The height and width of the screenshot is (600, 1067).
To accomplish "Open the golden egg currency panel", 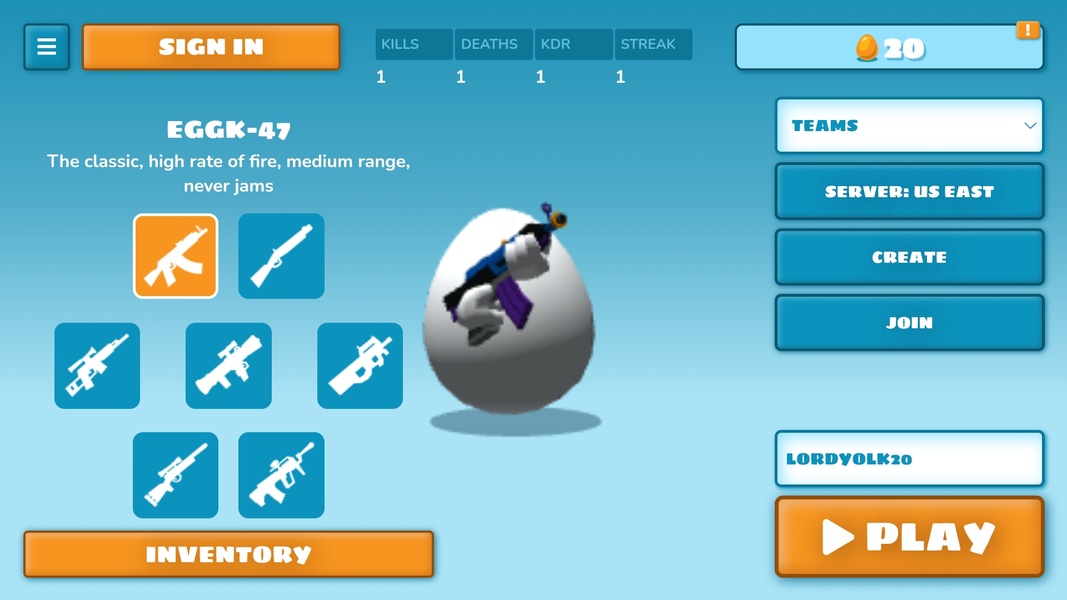I will (889, 48).
